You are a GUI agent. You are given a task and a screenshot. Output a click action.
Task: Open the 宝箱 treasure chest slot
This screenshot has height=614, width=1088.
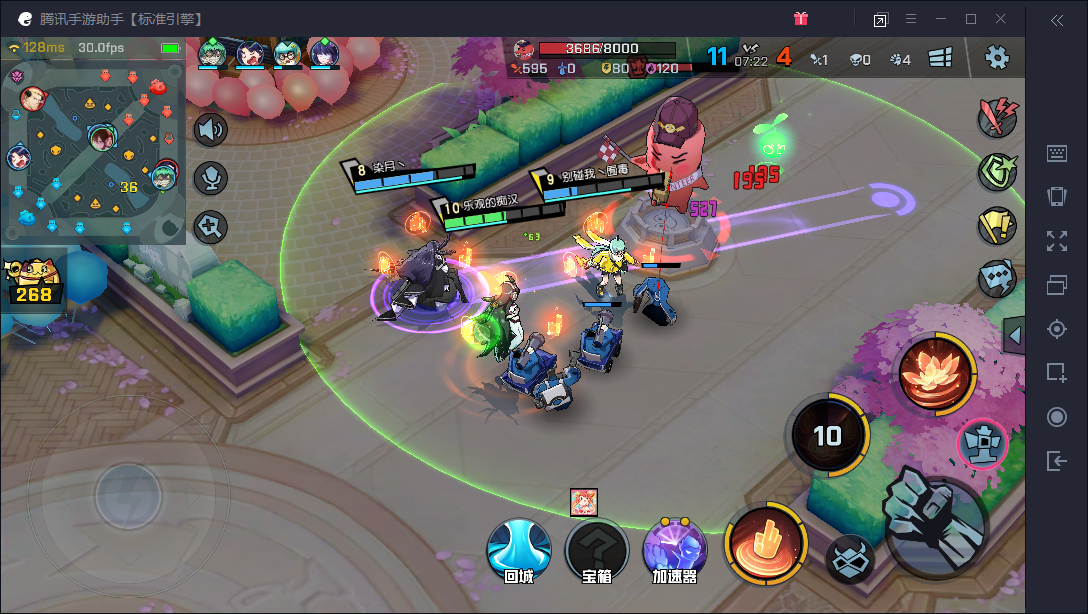(597, 551)
